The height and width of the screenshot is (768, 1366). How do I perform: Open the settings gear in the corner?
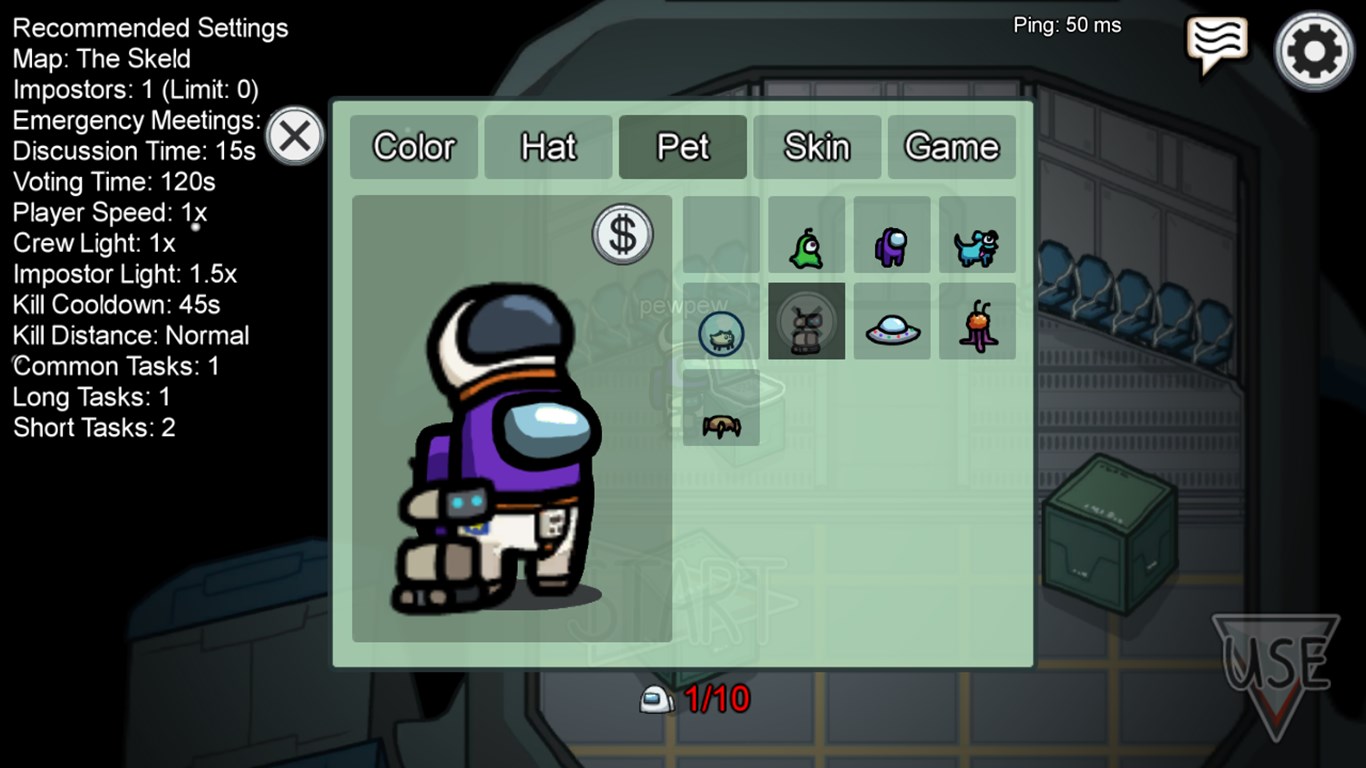(1313, 50)
